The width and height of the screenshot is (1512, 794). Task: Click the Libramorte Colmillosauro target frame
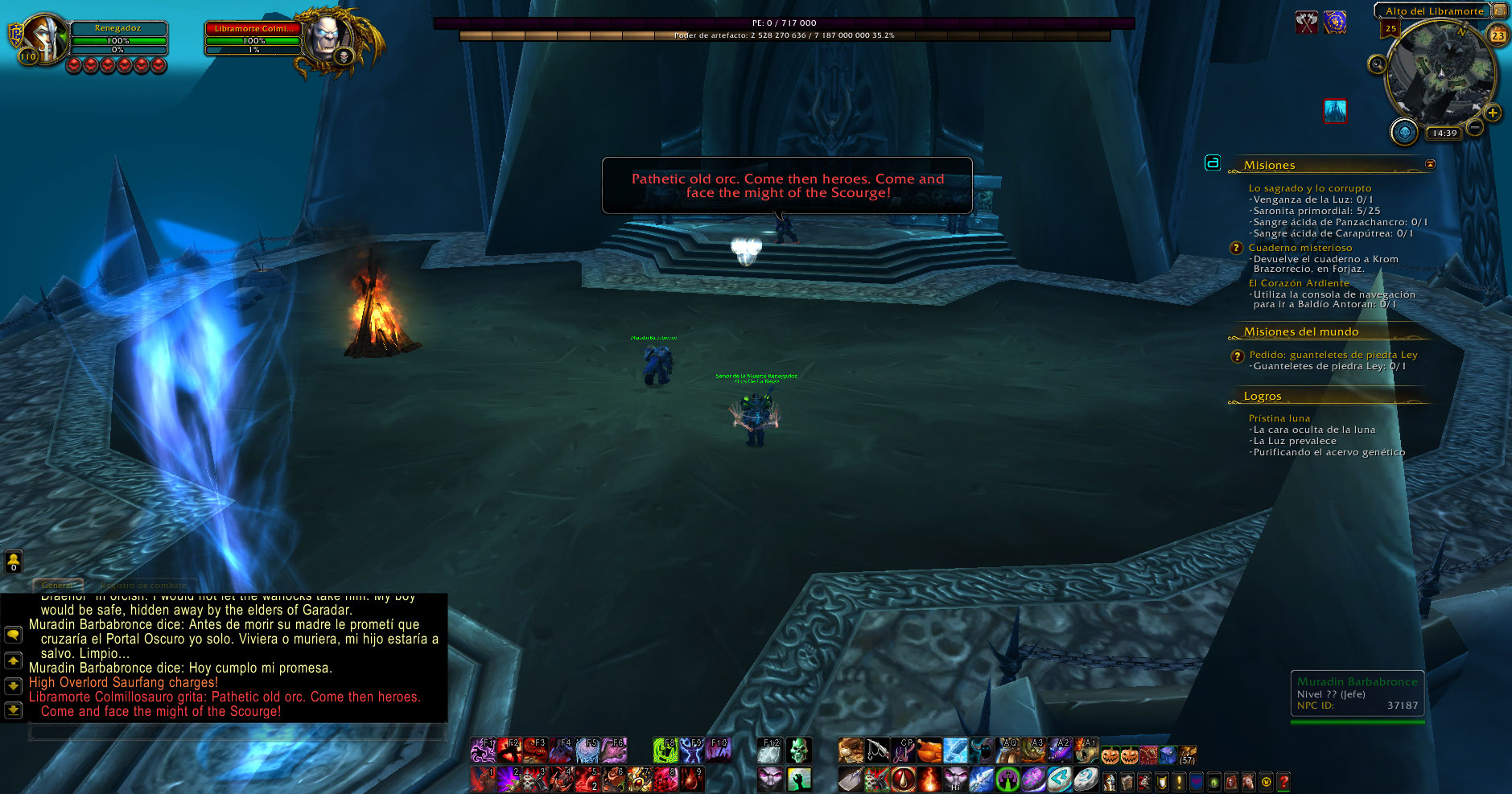point(253,39)
